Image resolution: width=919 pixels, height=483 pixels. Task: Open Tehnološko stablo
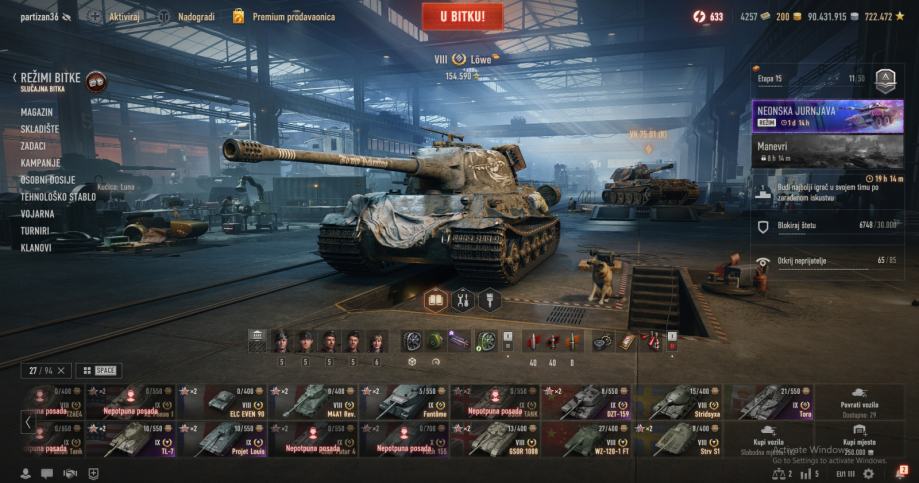58,197
